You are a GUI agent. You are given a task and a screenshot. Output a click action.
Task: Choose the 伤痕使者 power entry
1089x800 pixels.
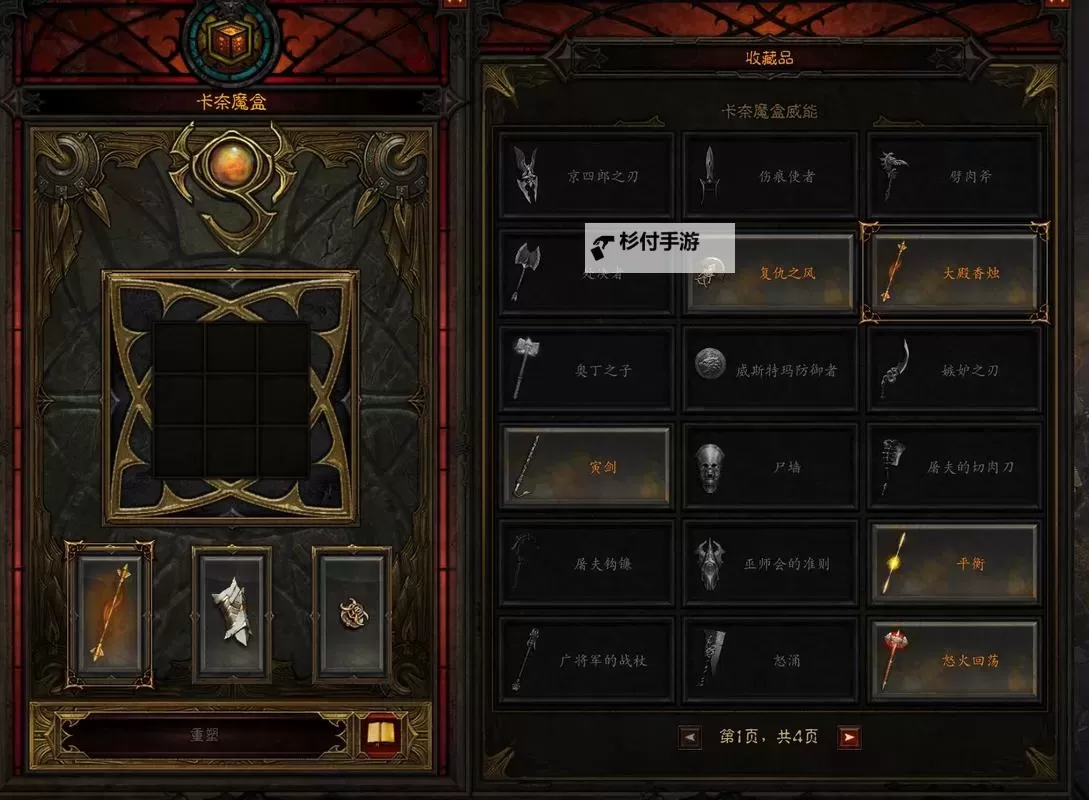pos(770,176)
